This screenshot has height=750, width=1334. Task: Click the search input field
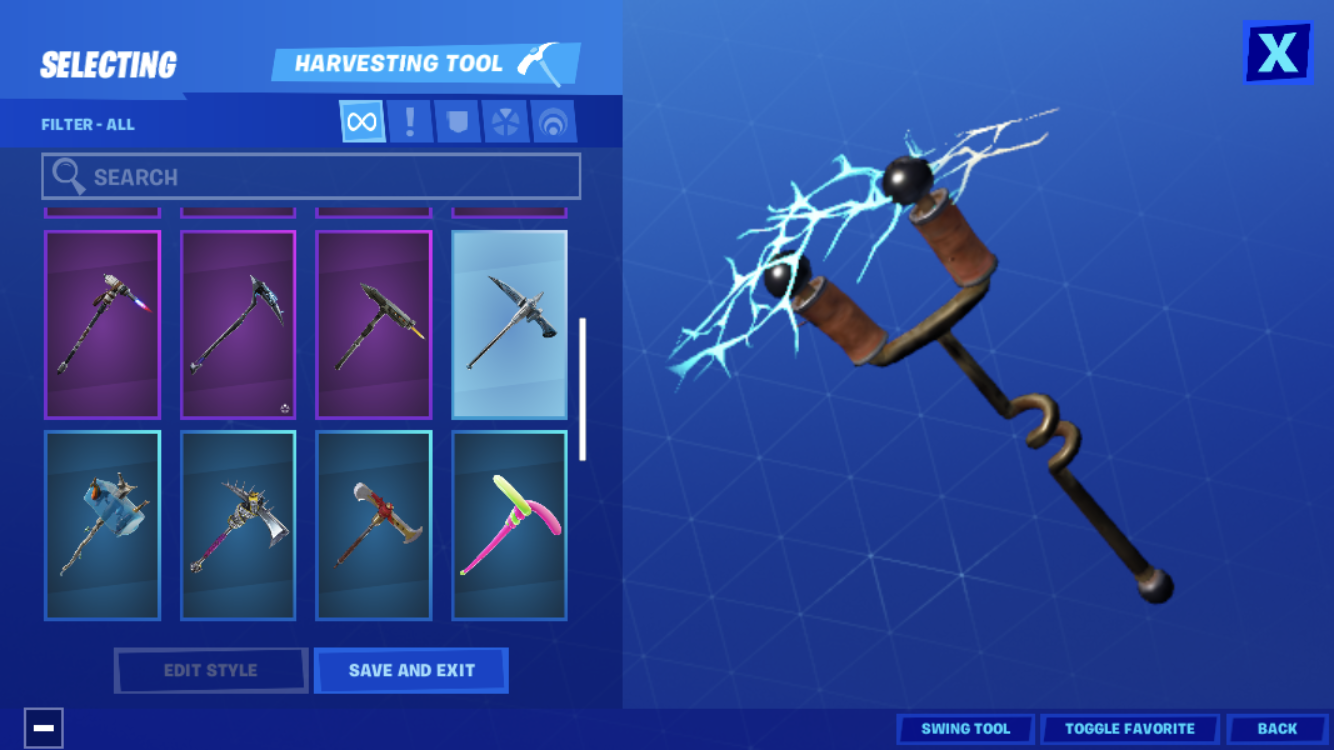pyautogui.click(x=310, y=176)
